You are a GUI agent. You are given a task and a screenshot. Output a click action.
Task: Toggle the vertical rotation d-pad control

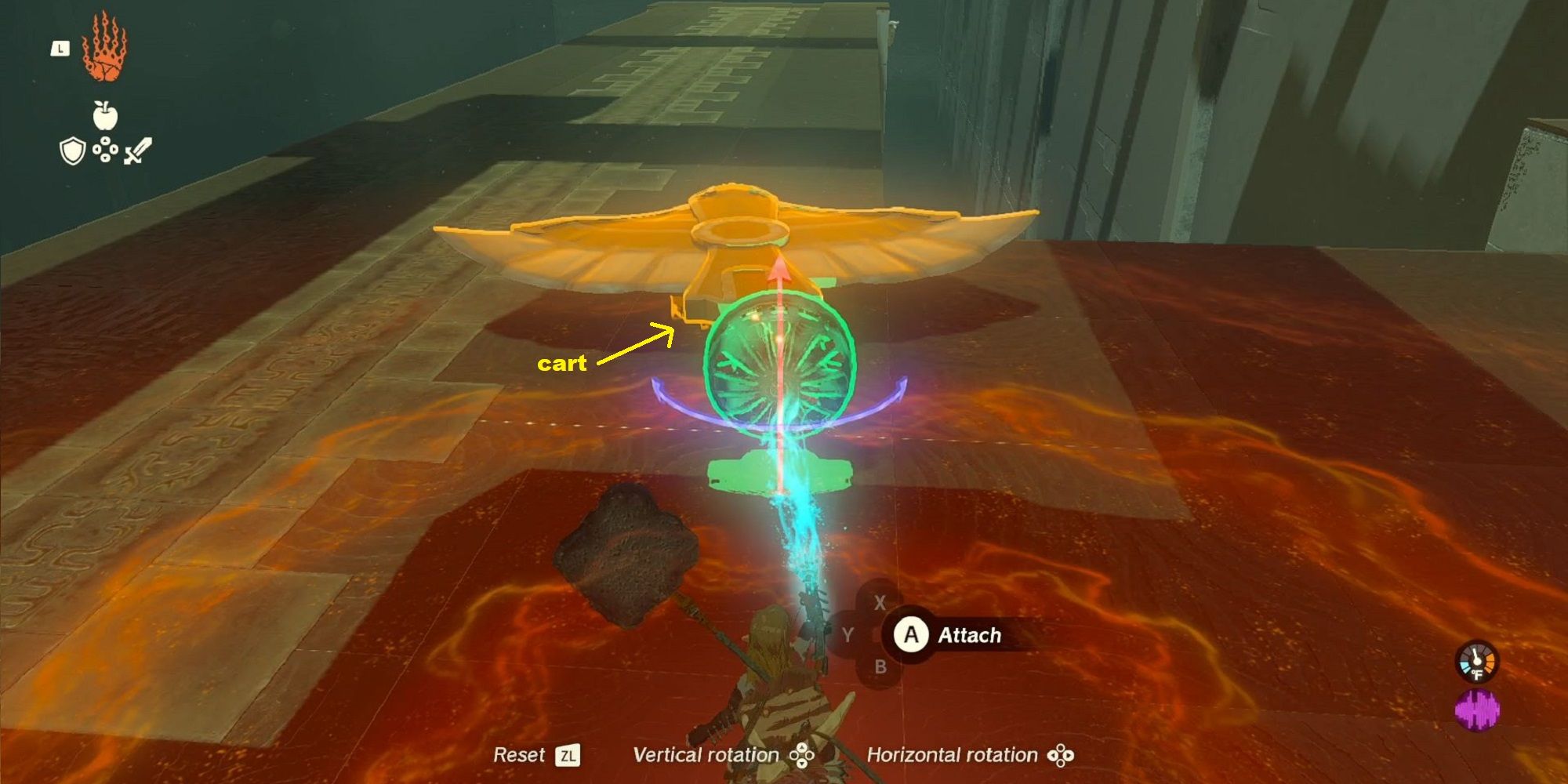(x=801, y=755)
